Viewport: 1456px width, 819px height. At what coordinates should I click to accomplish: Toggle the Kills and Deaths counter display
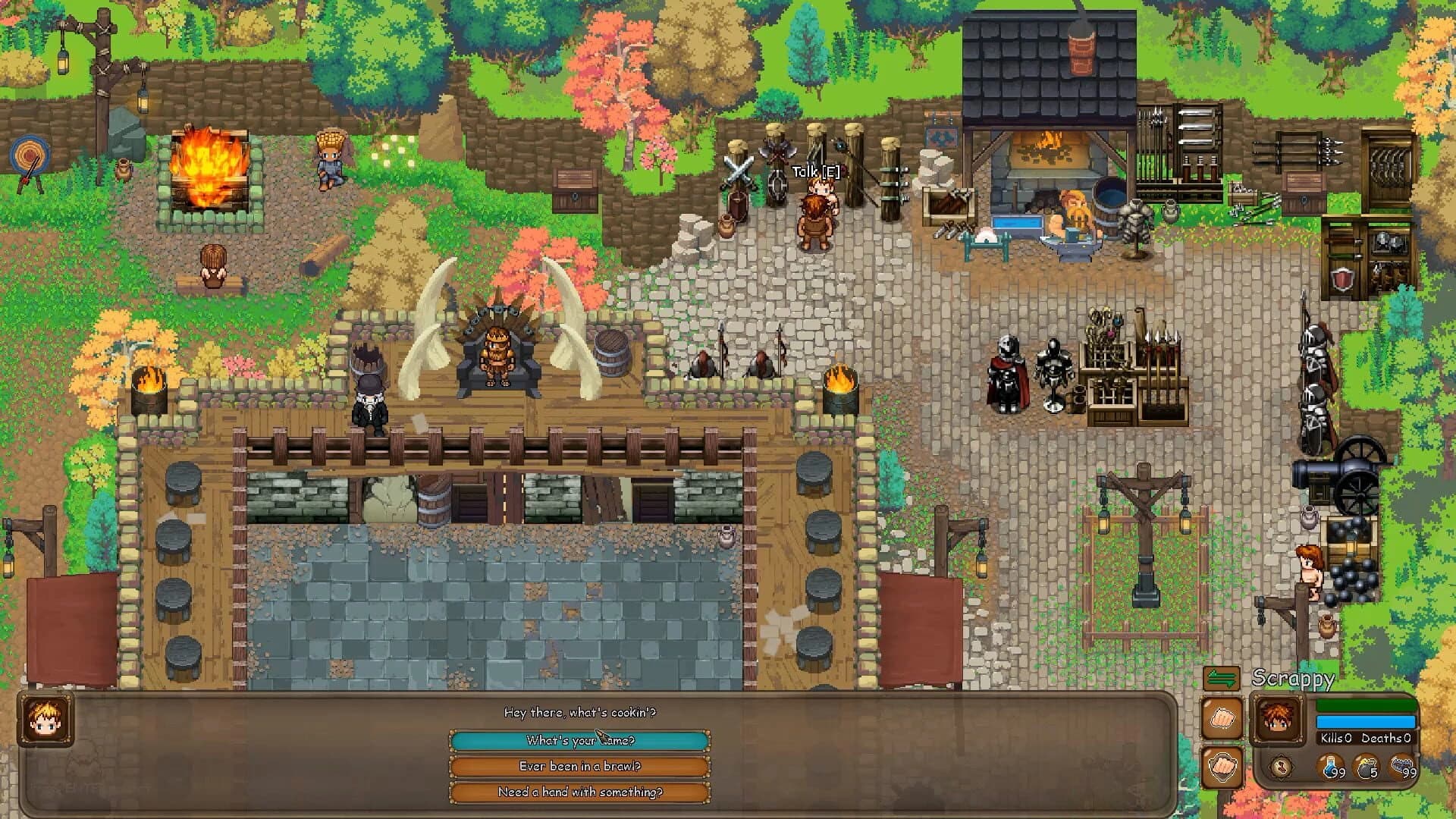pyautogui.click(x=1365, y=738)
